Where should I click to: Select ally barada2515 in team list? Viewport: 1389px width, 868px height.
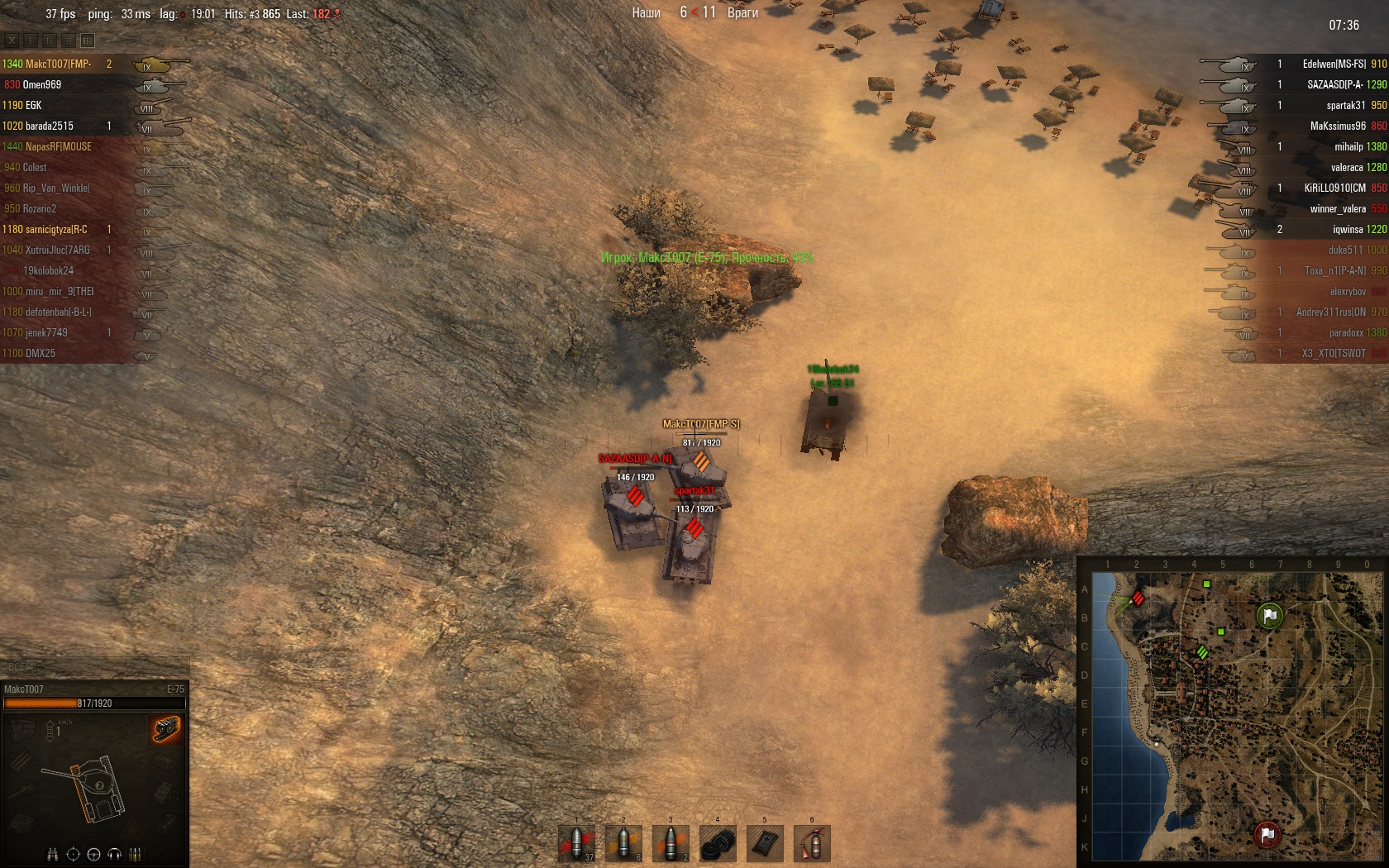(50, 126)
